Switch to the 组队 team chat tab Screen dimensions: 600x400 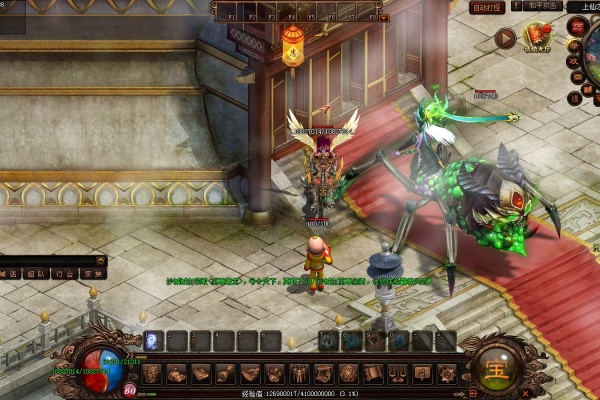click(36, 272)
